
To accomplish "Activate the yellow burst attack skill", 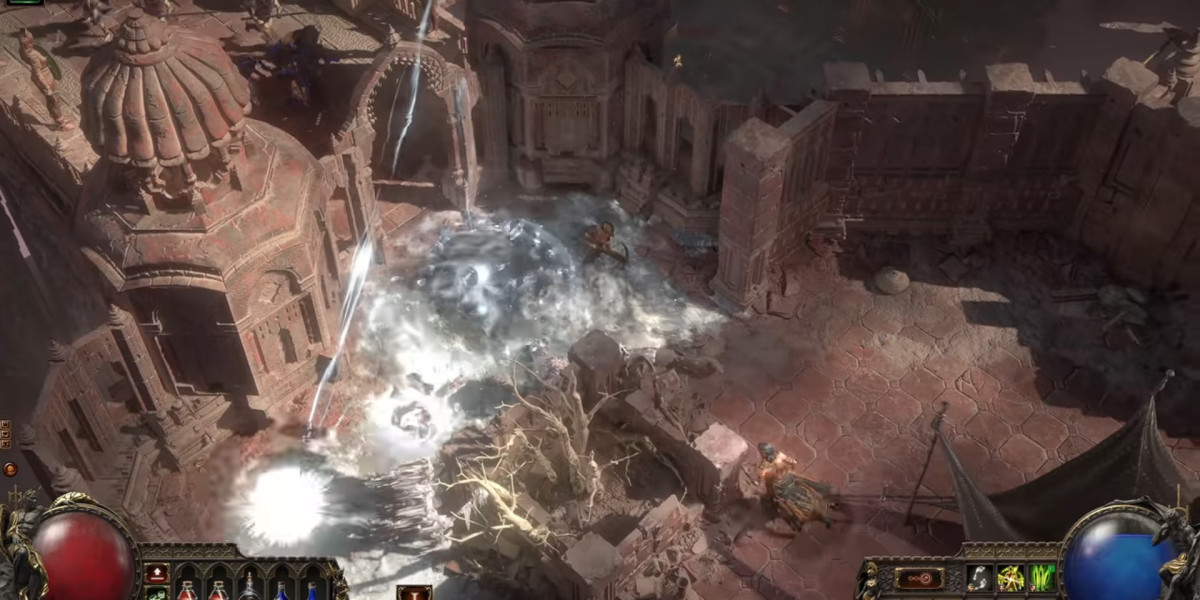I will coord(1010,578).
